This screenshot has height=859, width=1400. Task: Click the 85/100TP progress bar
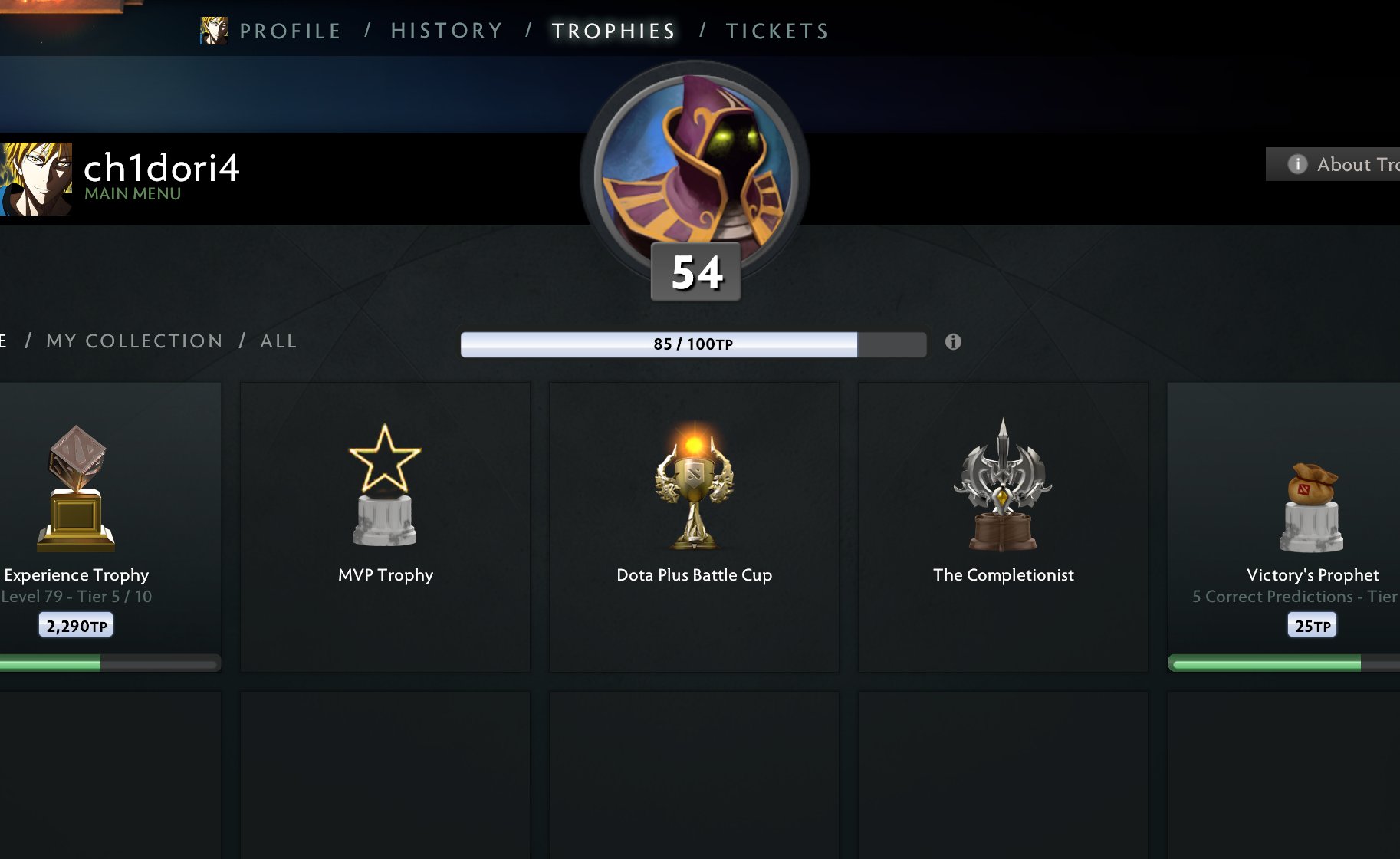[x=692, y=344]
